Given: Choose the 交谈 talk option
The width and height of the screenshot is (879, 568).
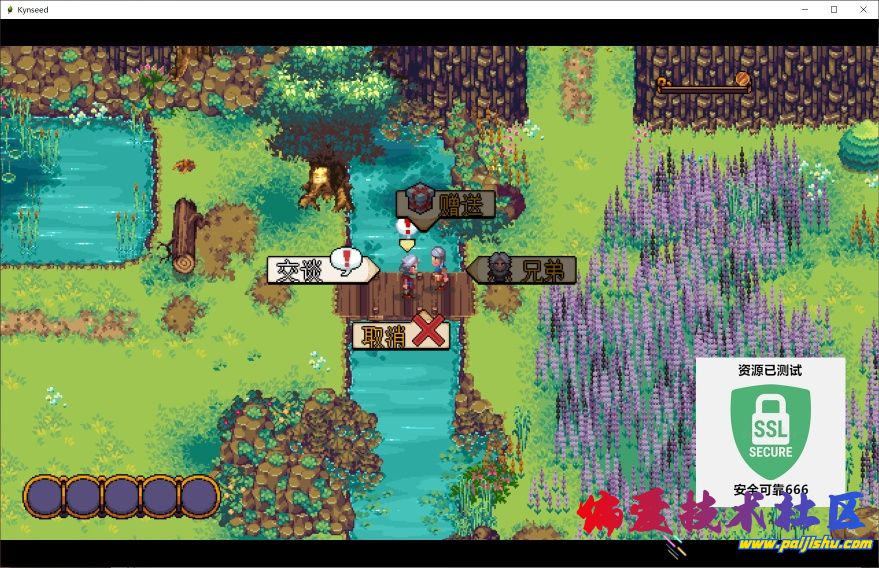Looking at the screenshot, I should (320, 269).
